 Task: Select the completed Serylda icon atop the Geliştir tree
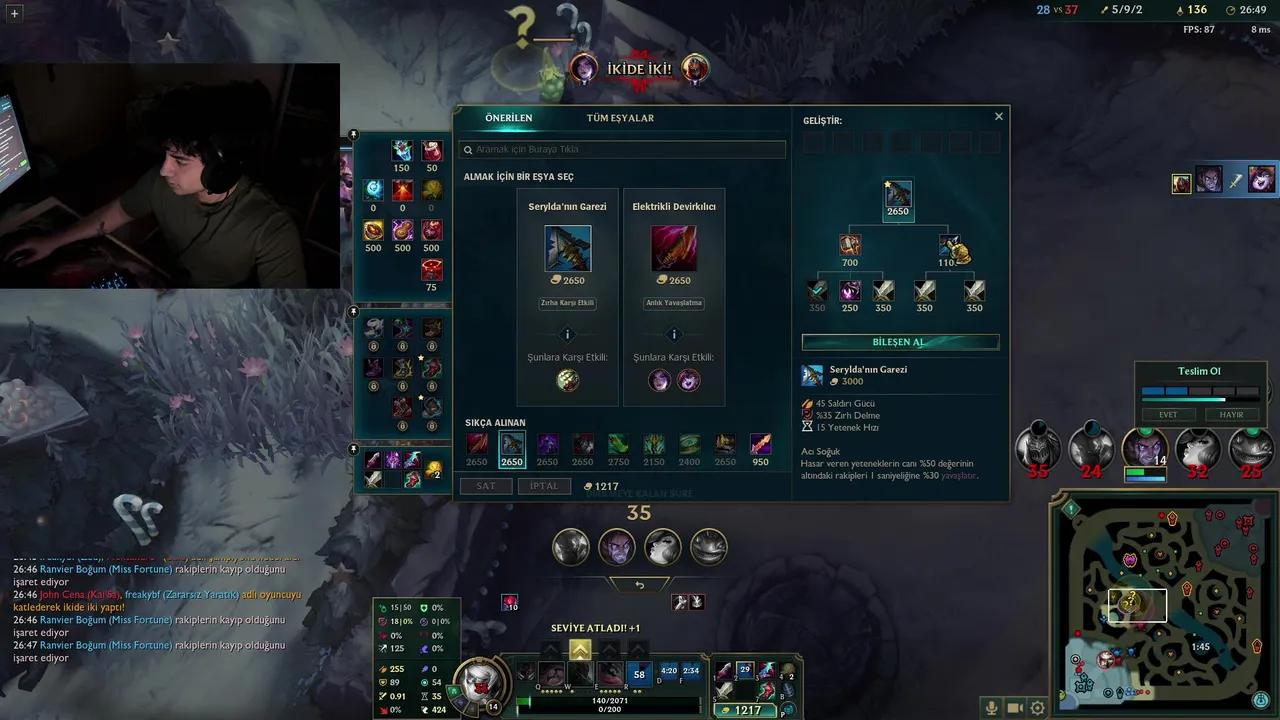tap(897, 194)
